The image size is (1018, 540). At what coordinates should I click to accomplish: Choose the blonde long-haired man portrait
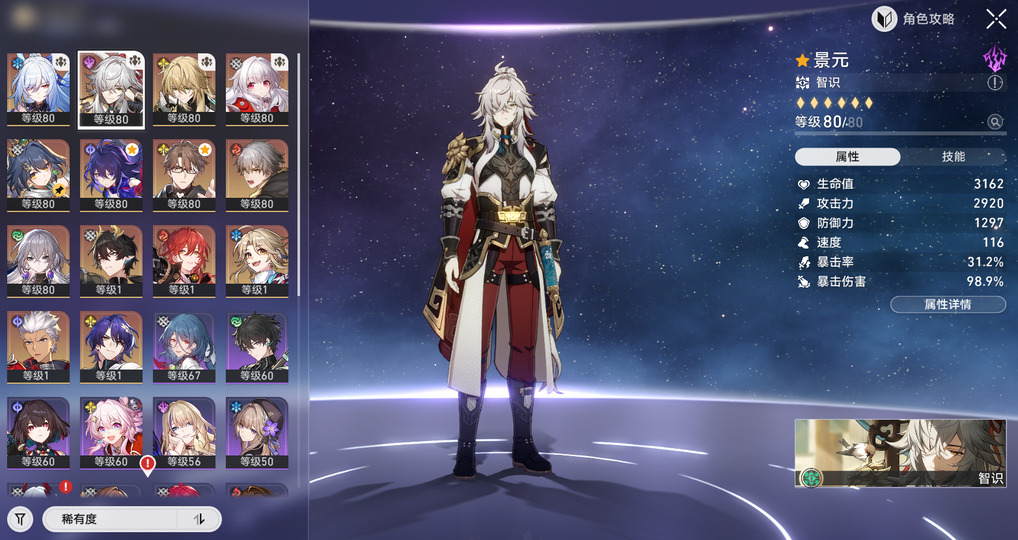coord(184,89)
